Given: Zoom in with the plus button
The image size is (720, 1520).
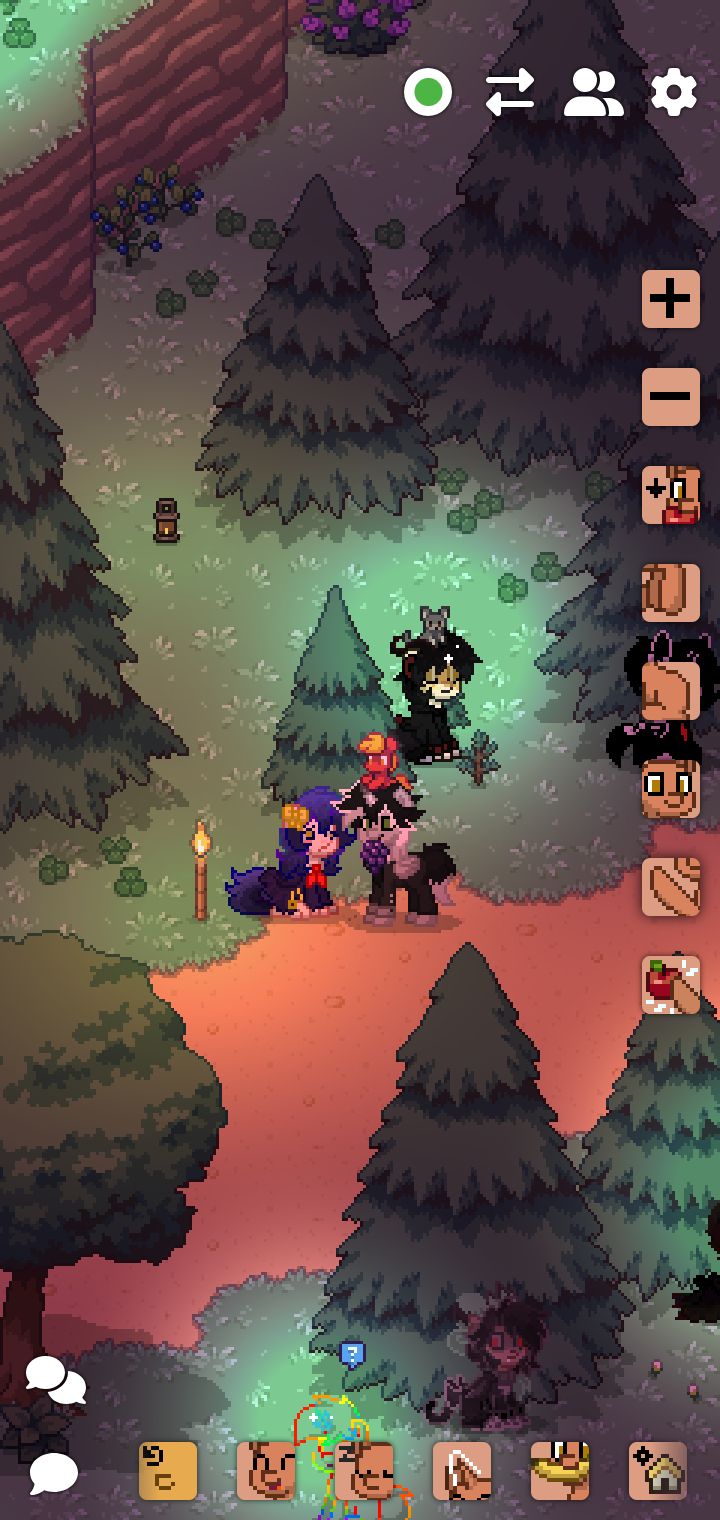Looking at the screenshot, I should coord(670,299).
